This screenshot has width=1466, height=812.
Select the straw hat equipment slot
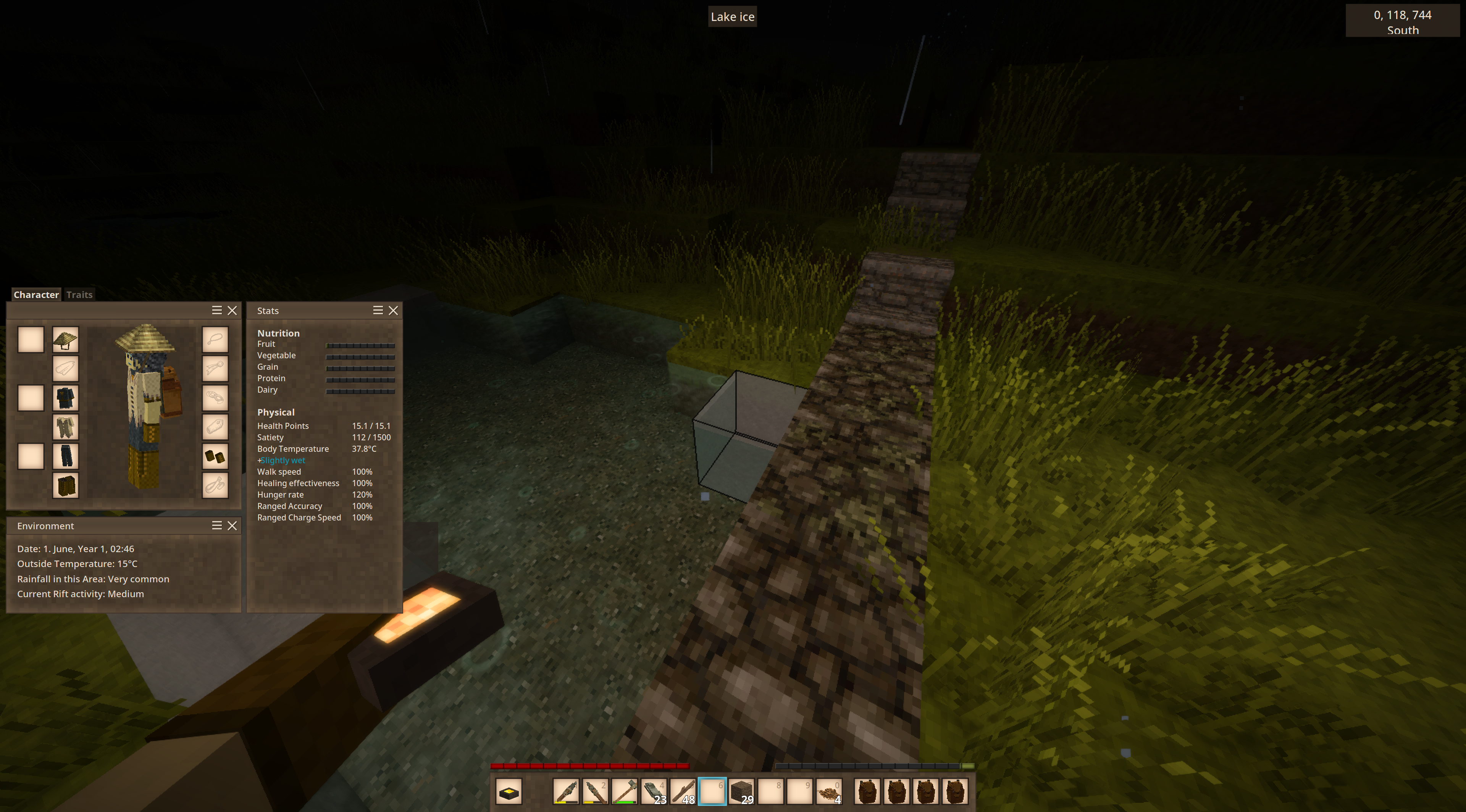point(65,340)
